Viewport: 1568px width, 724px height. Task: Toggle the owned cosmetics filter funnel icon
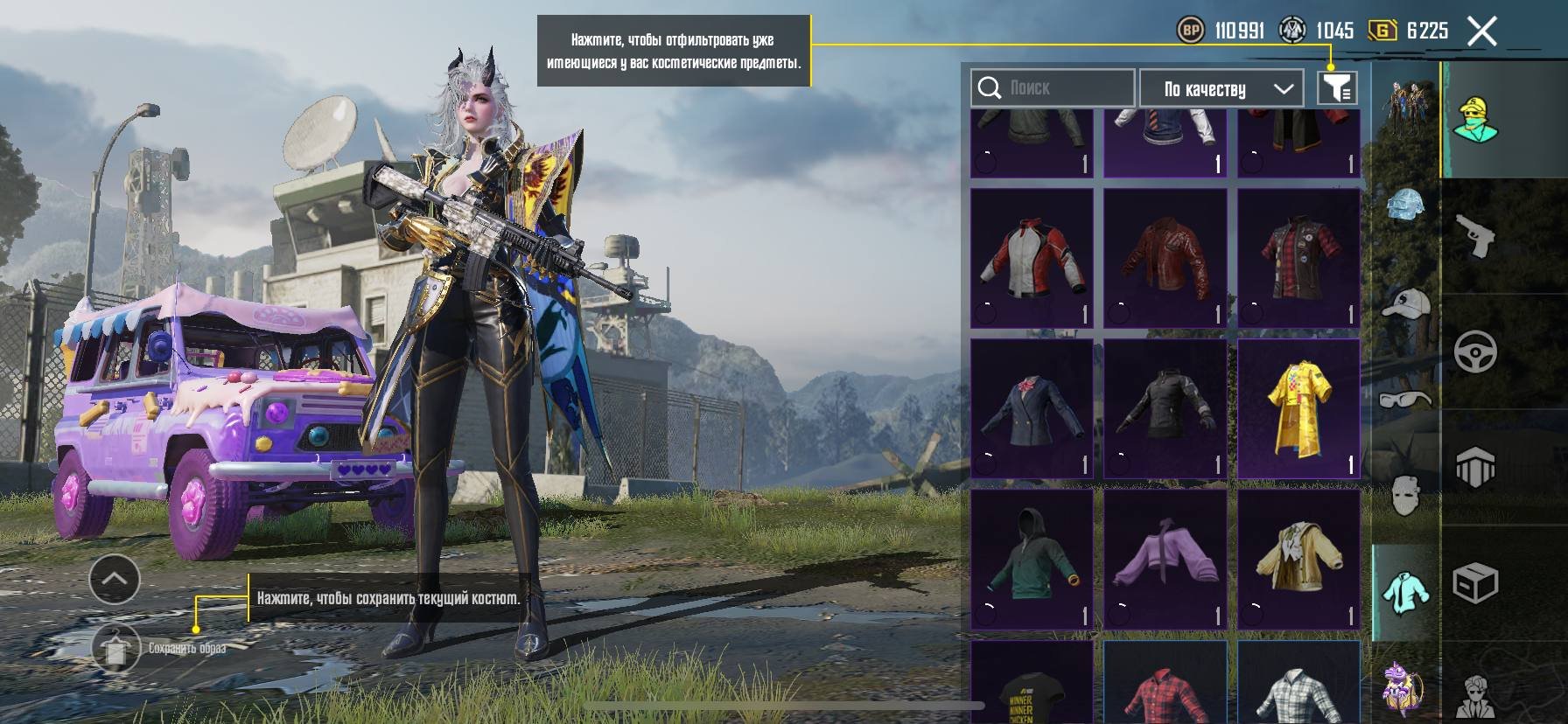coord(1336,88)
